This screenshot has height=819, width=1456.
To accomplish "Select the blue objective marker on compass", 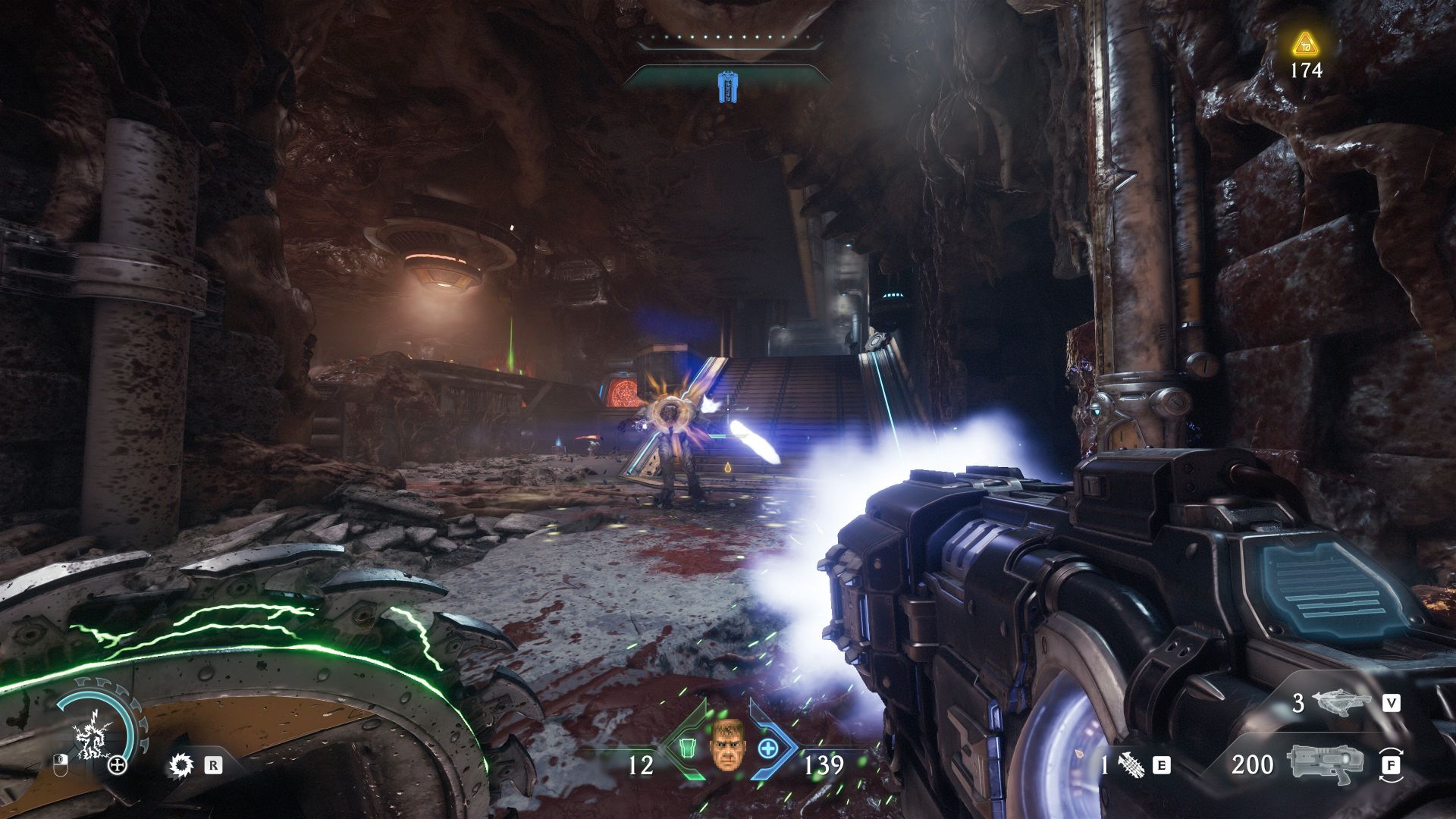I will click(726, 86).
